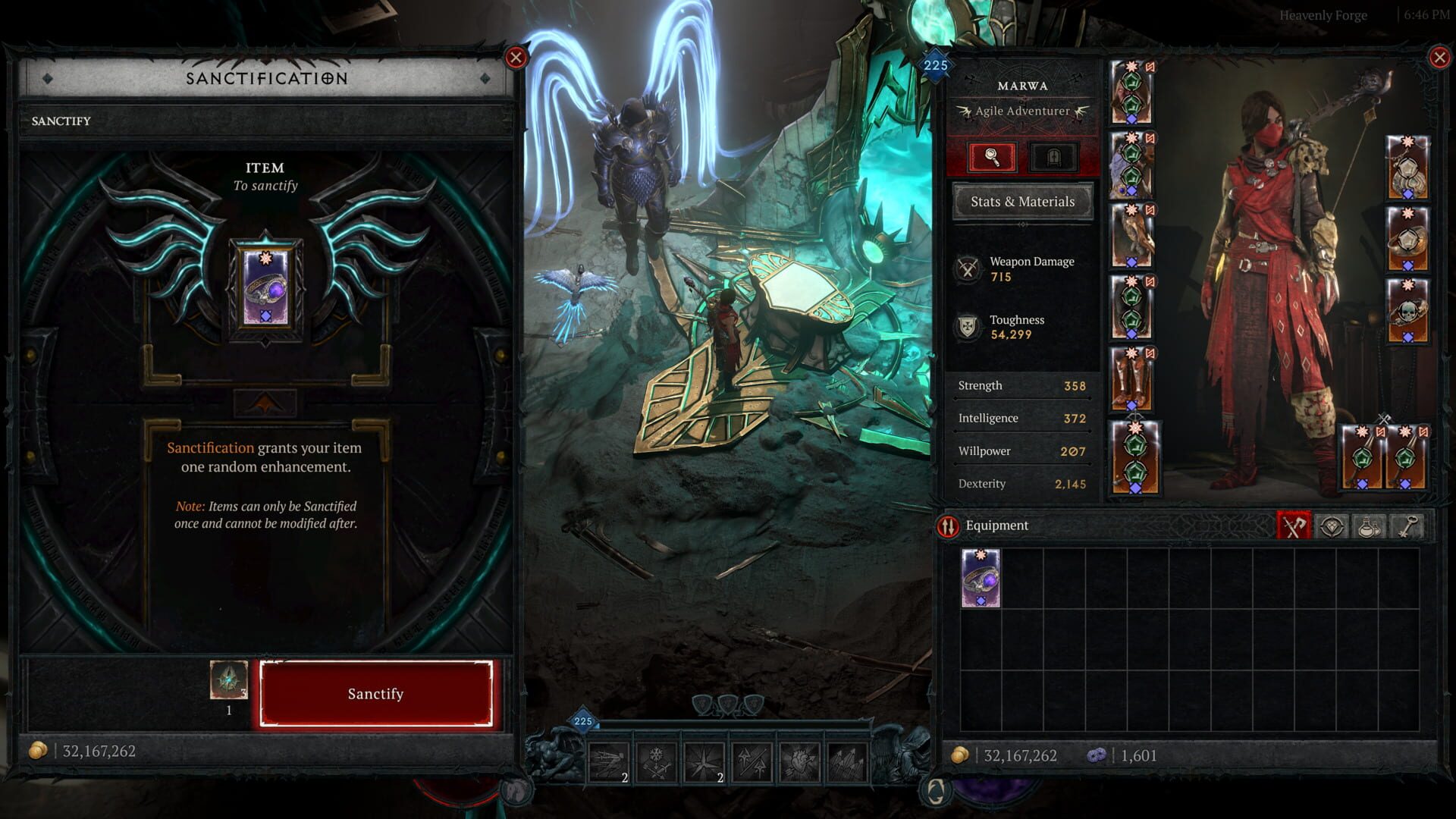This screenshot has width=1456, height=819.
Task: Open the gems filter in the Equipment panel
Action: (1331, 525)
